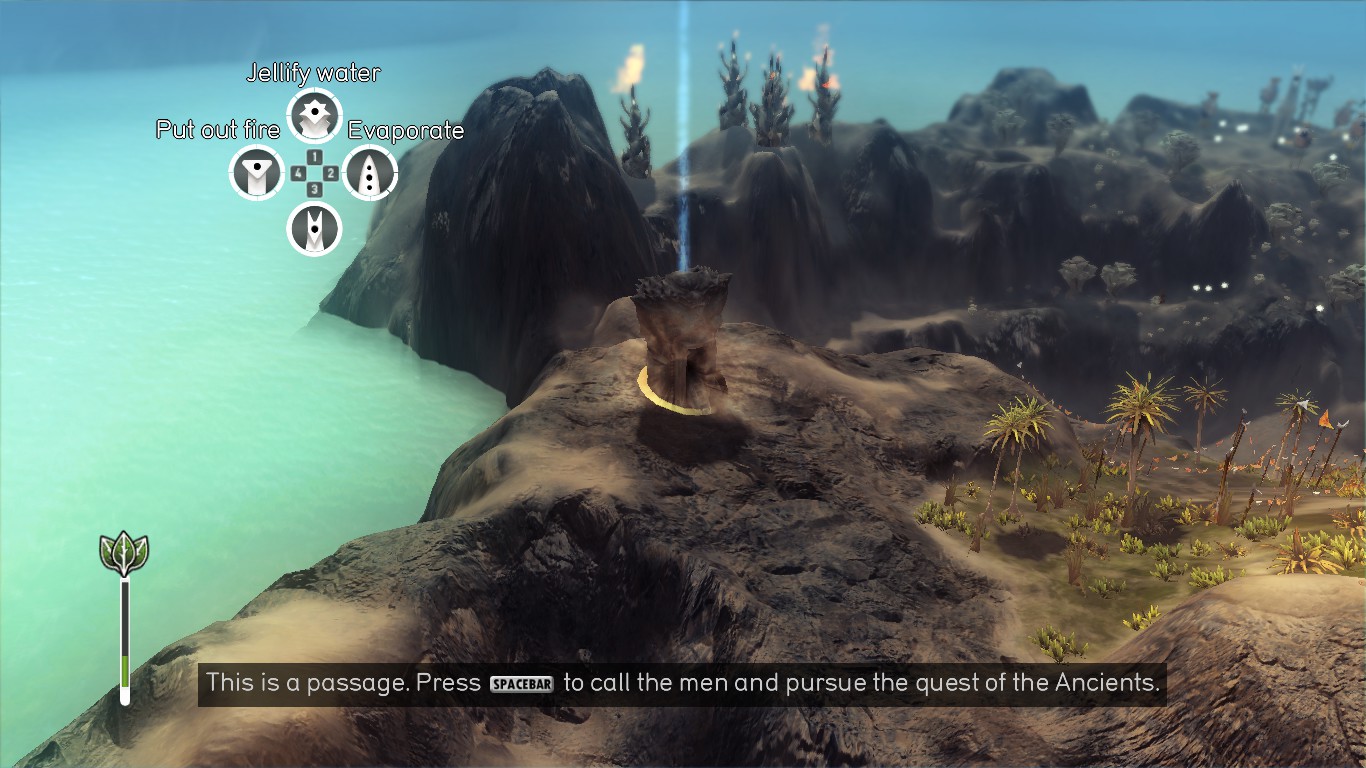Choose the unlabeled forked totem power icon
Screen dimensions: 1366x768
click(x=315, y=229)
